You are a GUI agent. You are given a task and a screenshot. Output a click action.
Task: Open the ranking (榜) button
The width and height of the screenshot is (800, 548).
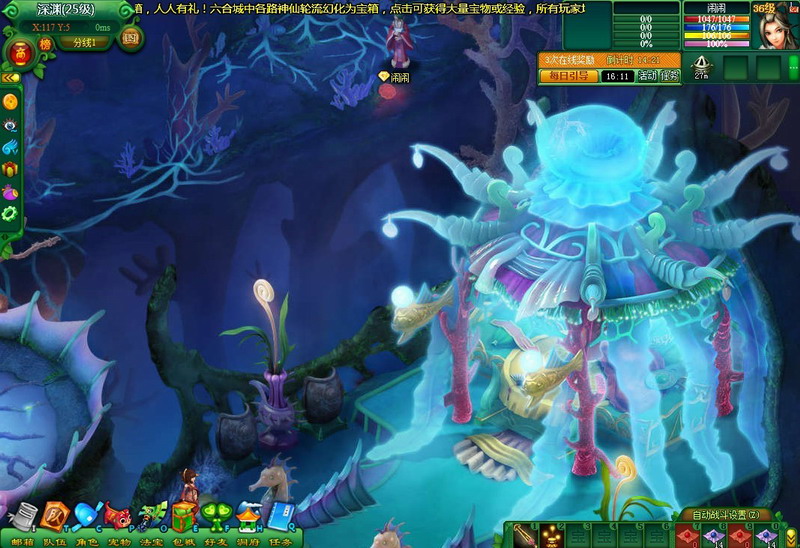[44, 44]
